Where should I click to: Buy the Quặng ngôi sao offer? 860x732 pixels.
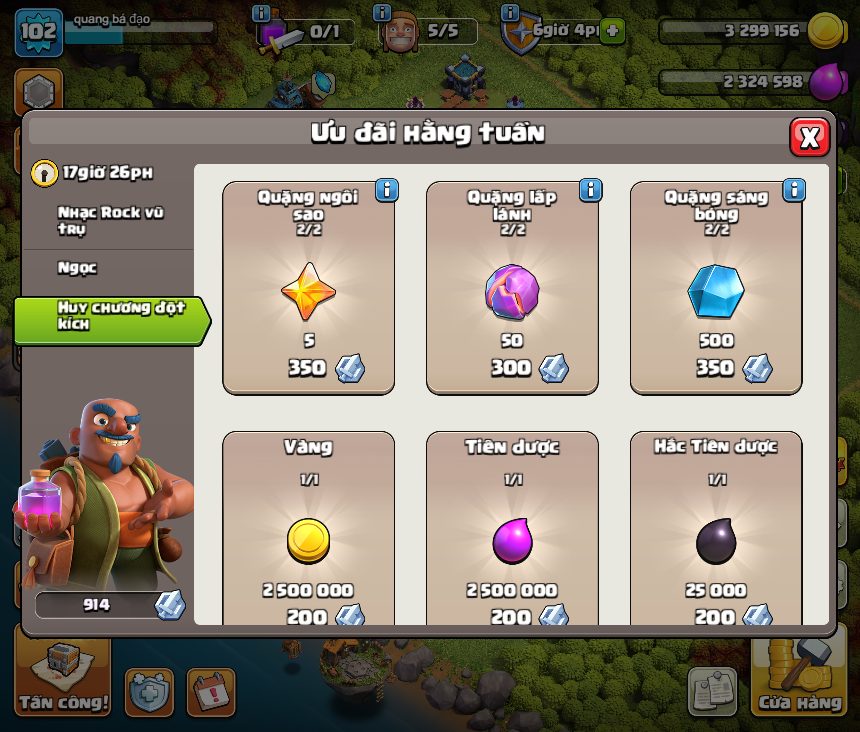[308, 288]
